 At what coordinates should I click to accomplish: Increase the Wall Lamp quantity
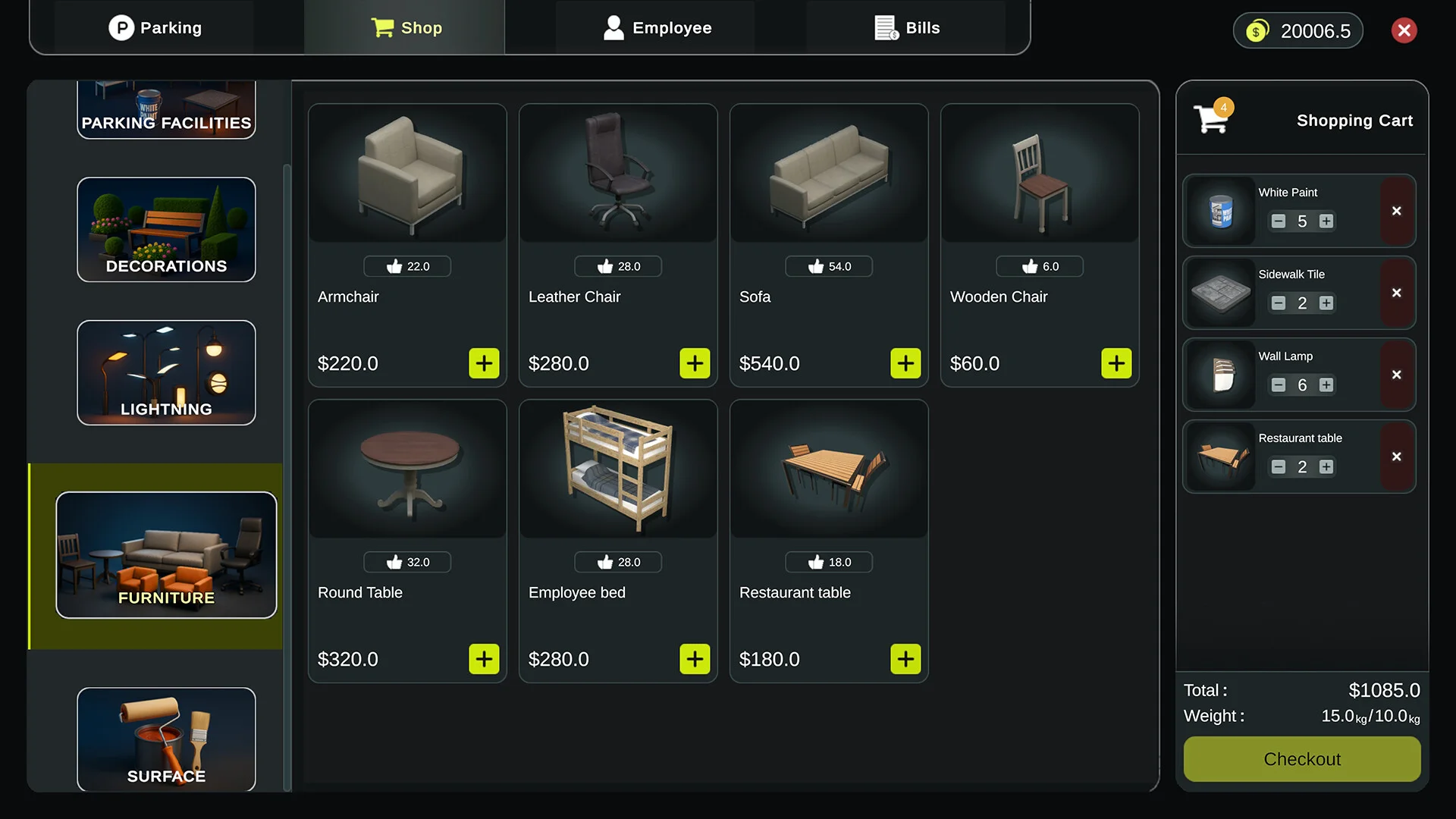coord(1326,385)
